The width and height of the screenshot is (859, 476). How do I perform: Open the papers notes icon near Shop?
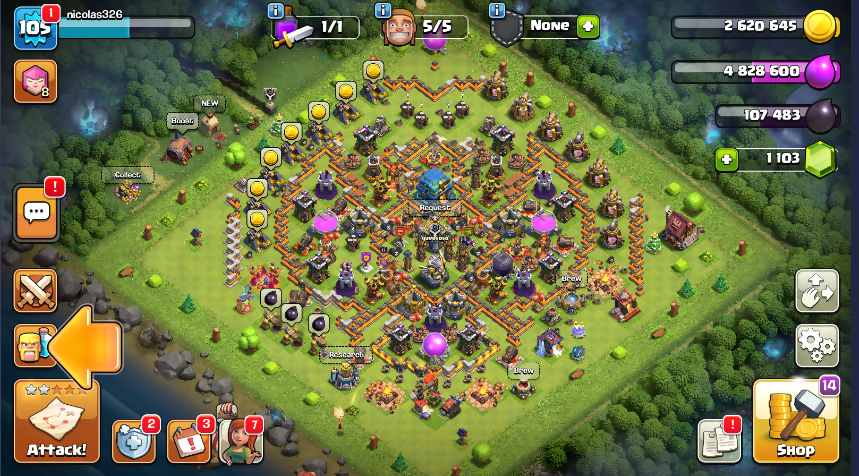pyautogui.click(x=716, y=441)
